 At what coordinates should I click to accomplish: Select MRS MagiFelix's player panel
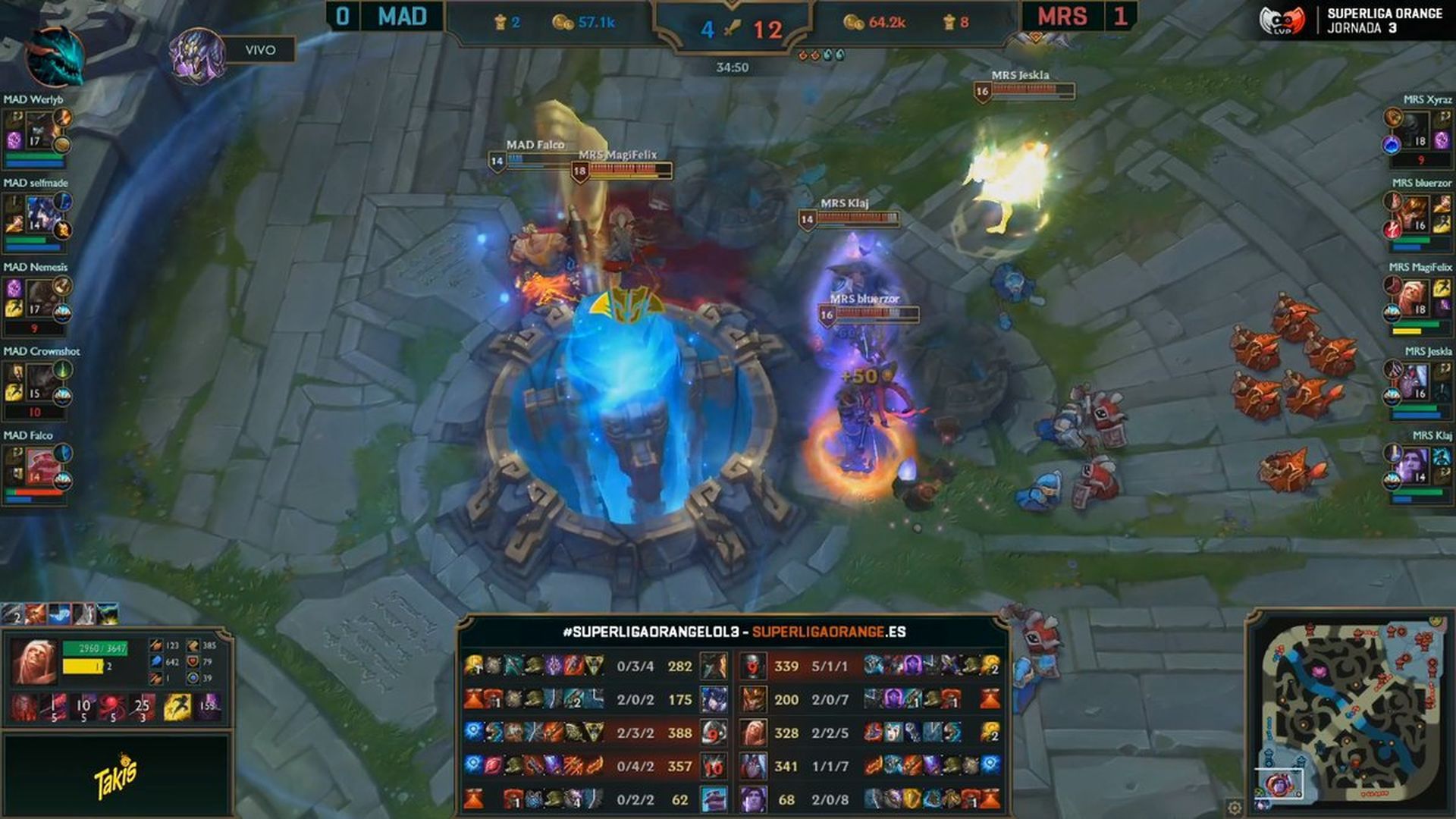[1418, 301]
